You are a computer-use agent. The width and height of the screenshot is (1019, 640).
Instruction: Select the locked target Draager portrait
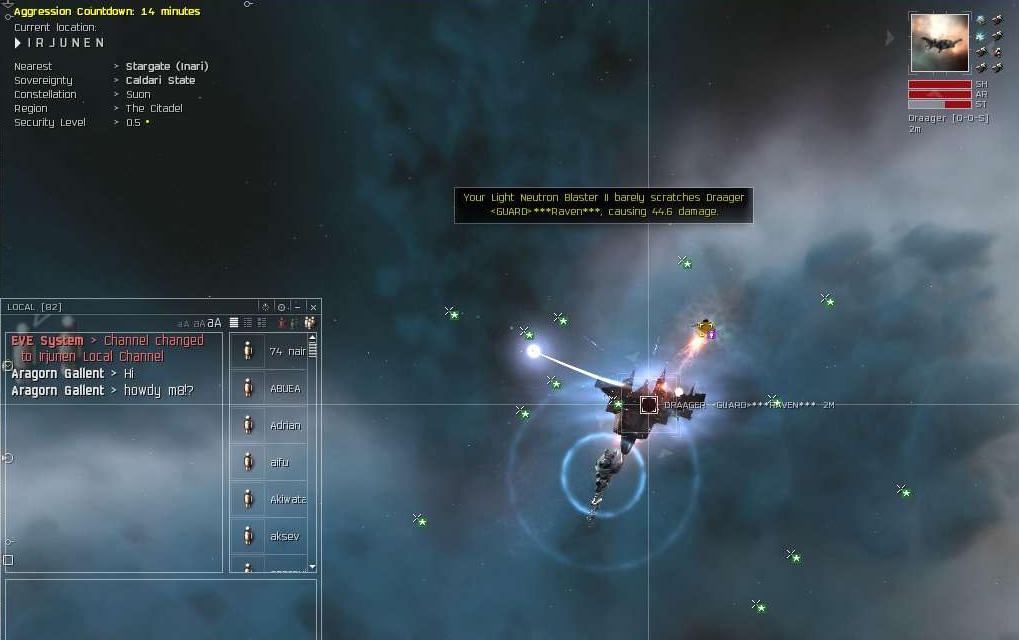tap(939, 43)
